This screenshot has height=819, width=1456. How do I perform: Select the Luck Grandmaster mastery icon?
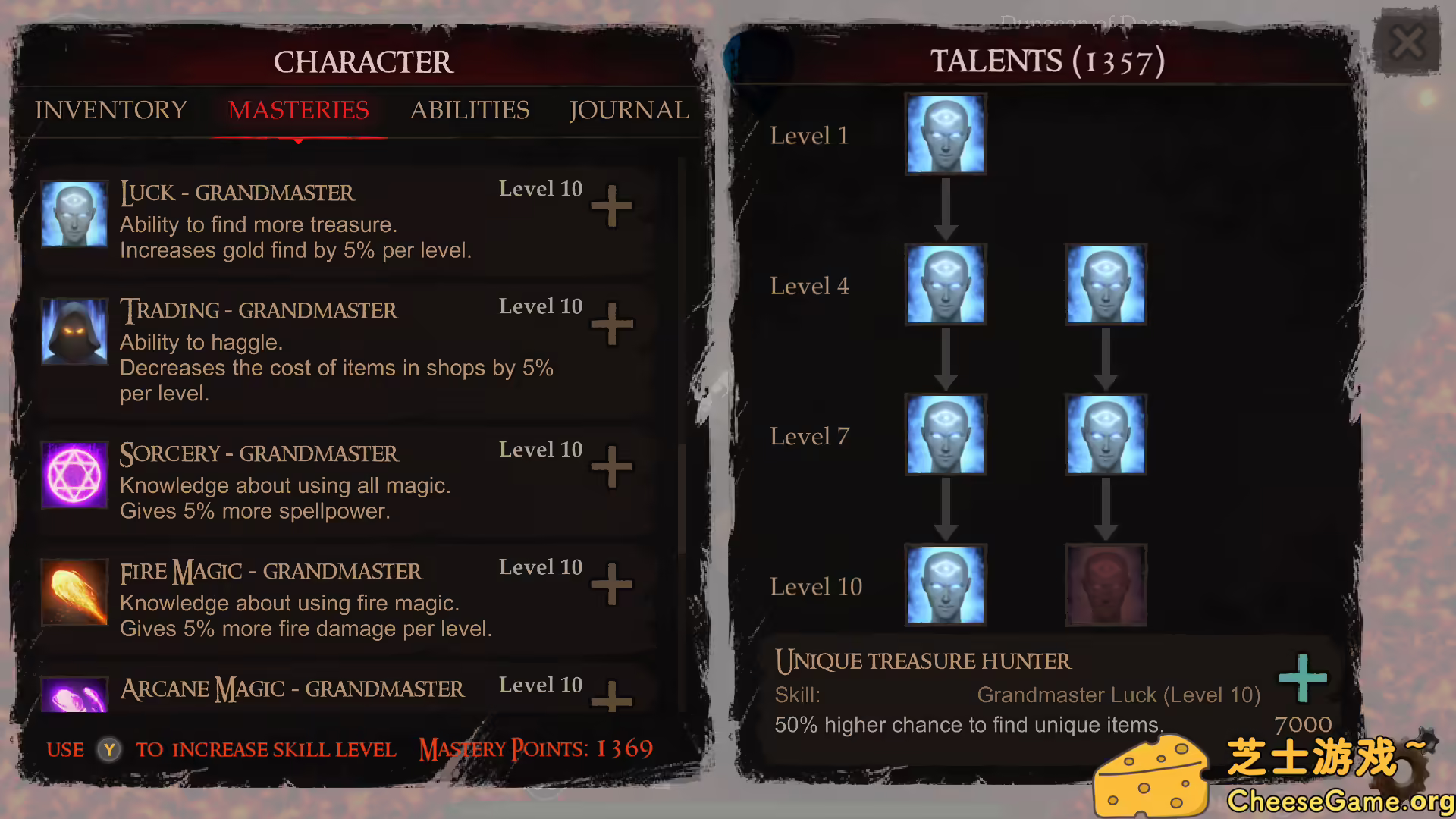[74, 215]
